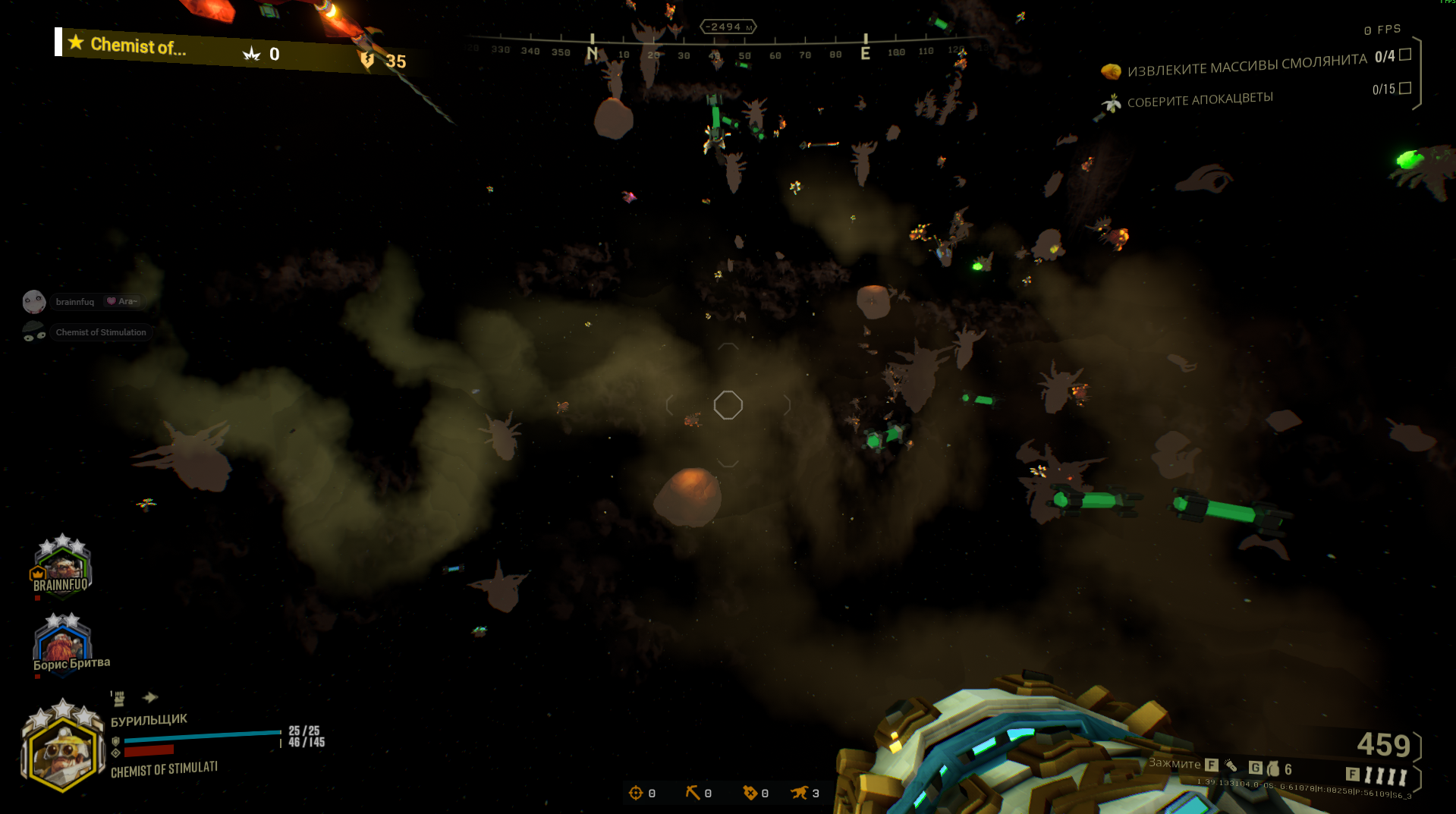Screen dimensions: 1456x814
Task: Select the apoca bloom collection objective
Action: point(1200,100)
